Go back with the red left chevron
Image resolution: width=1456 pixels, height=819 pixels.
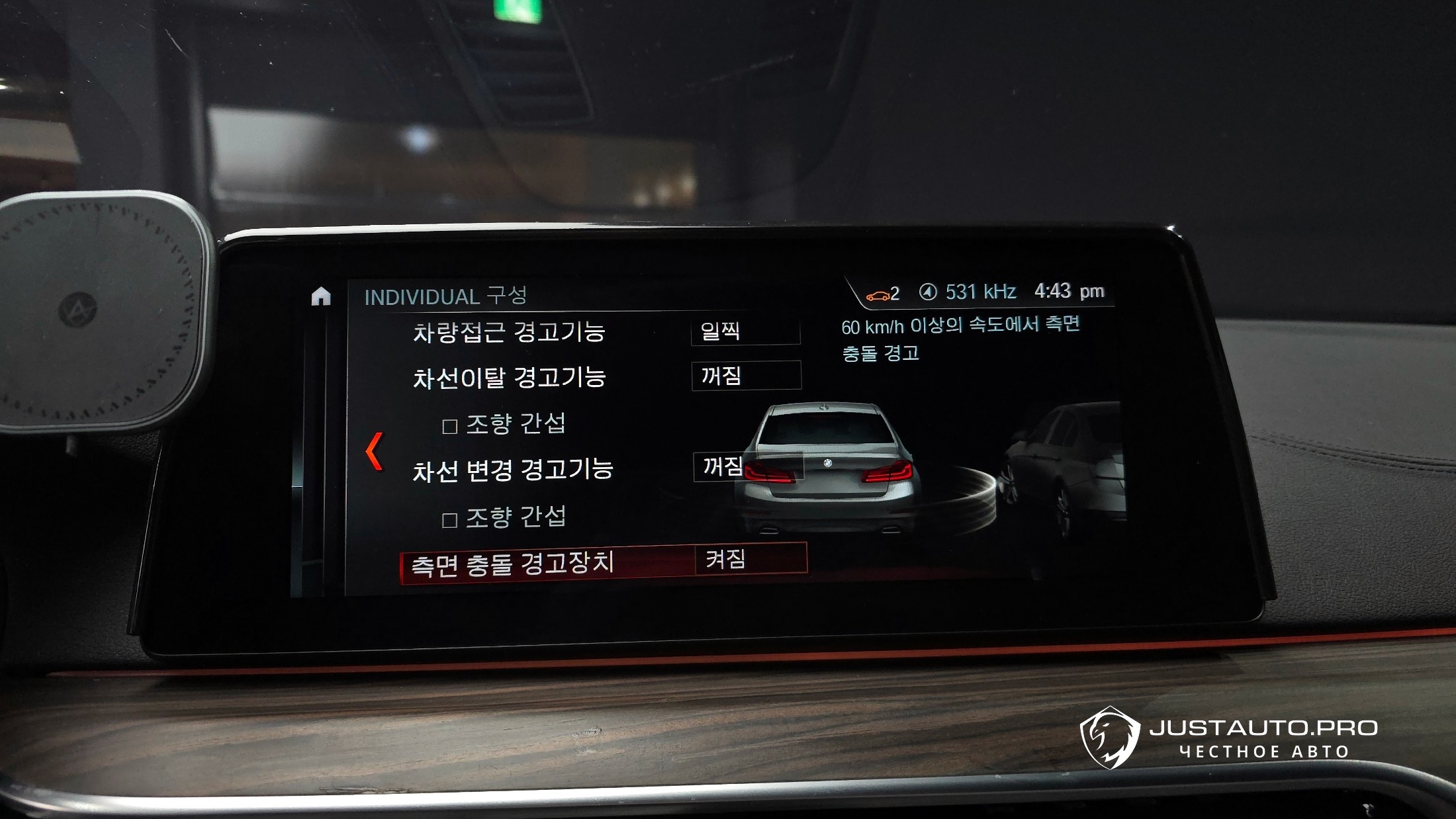click(375, 451)
